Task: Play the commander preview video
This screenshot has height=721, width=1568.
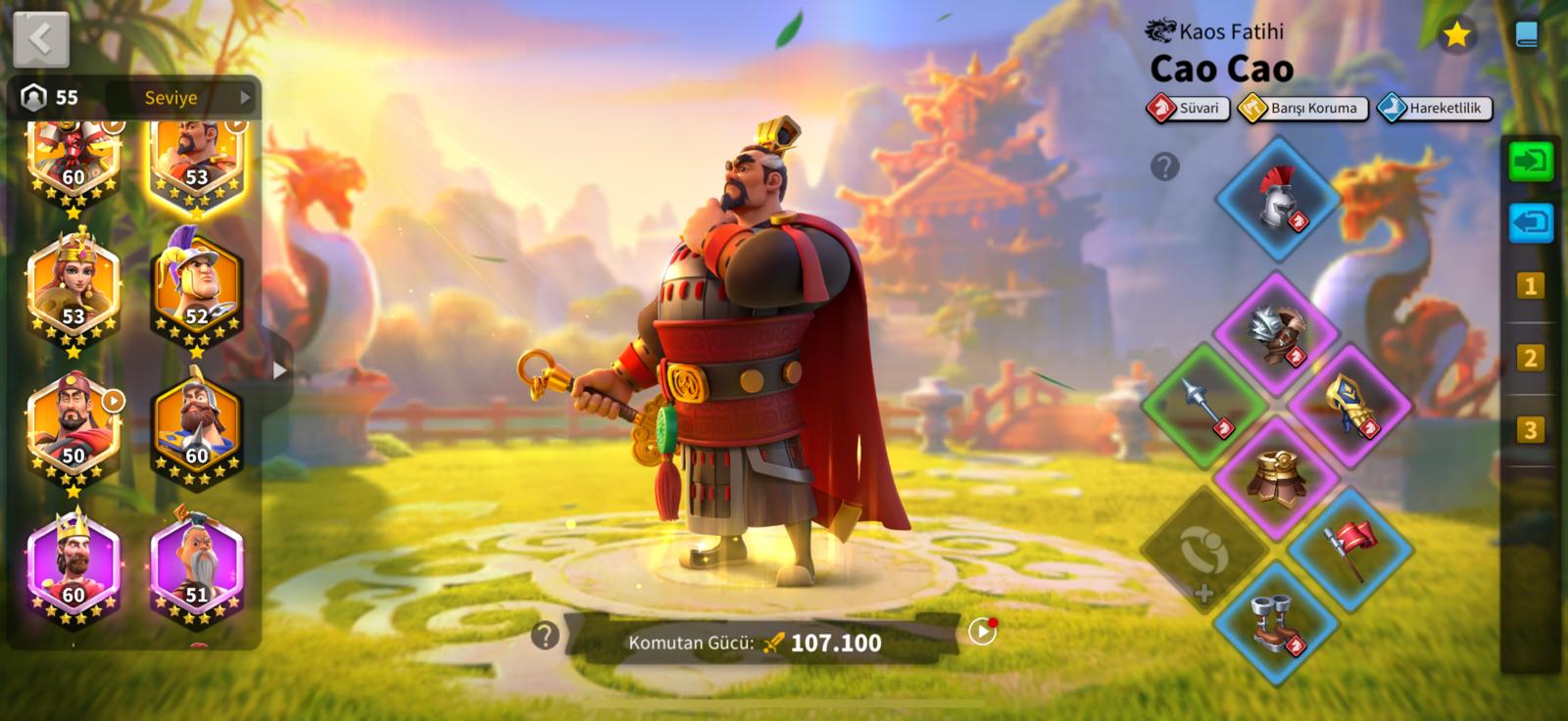Action: (981, 632)
